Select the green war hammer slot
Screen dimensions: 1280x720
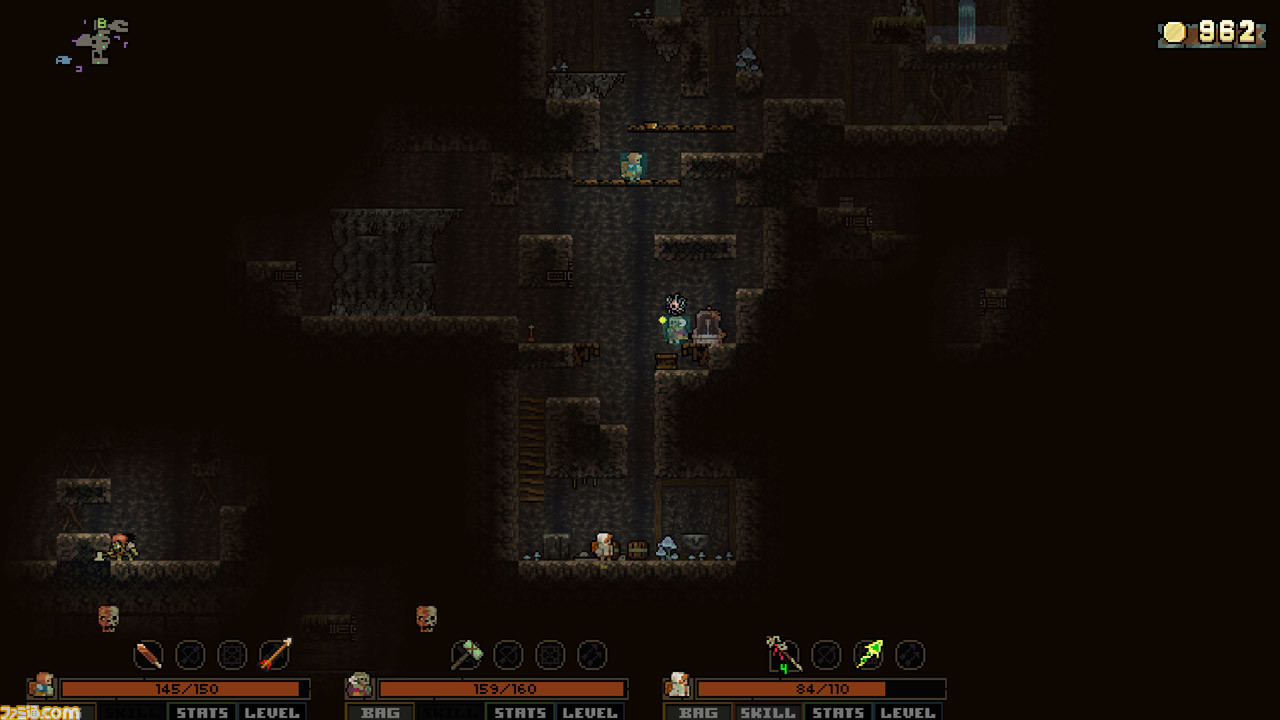coord(466,655)
